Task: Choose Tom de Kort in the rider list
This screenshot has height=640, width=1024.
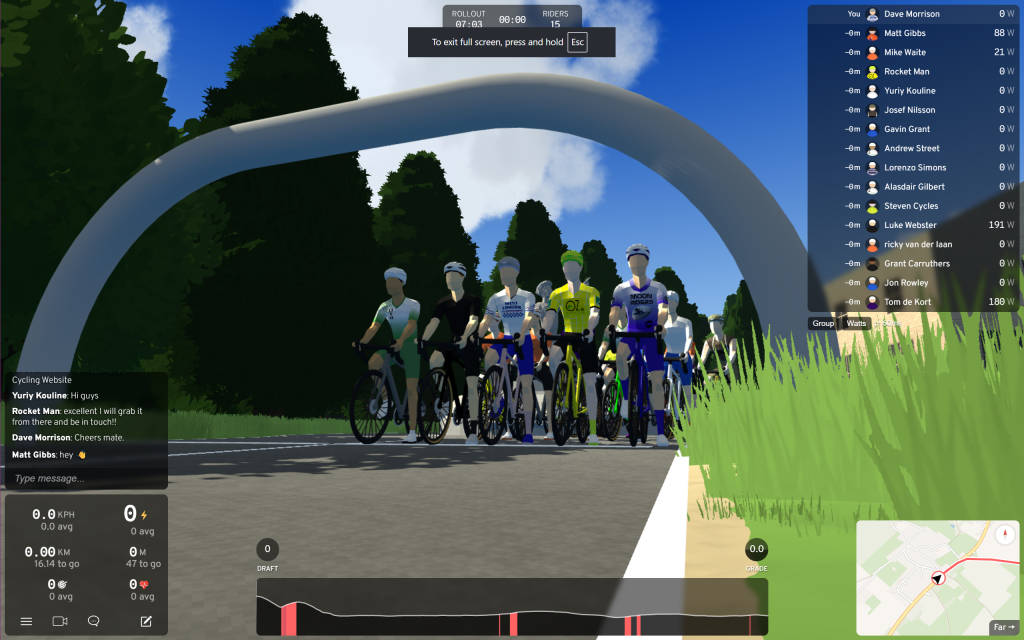Action: click(913, 302)
